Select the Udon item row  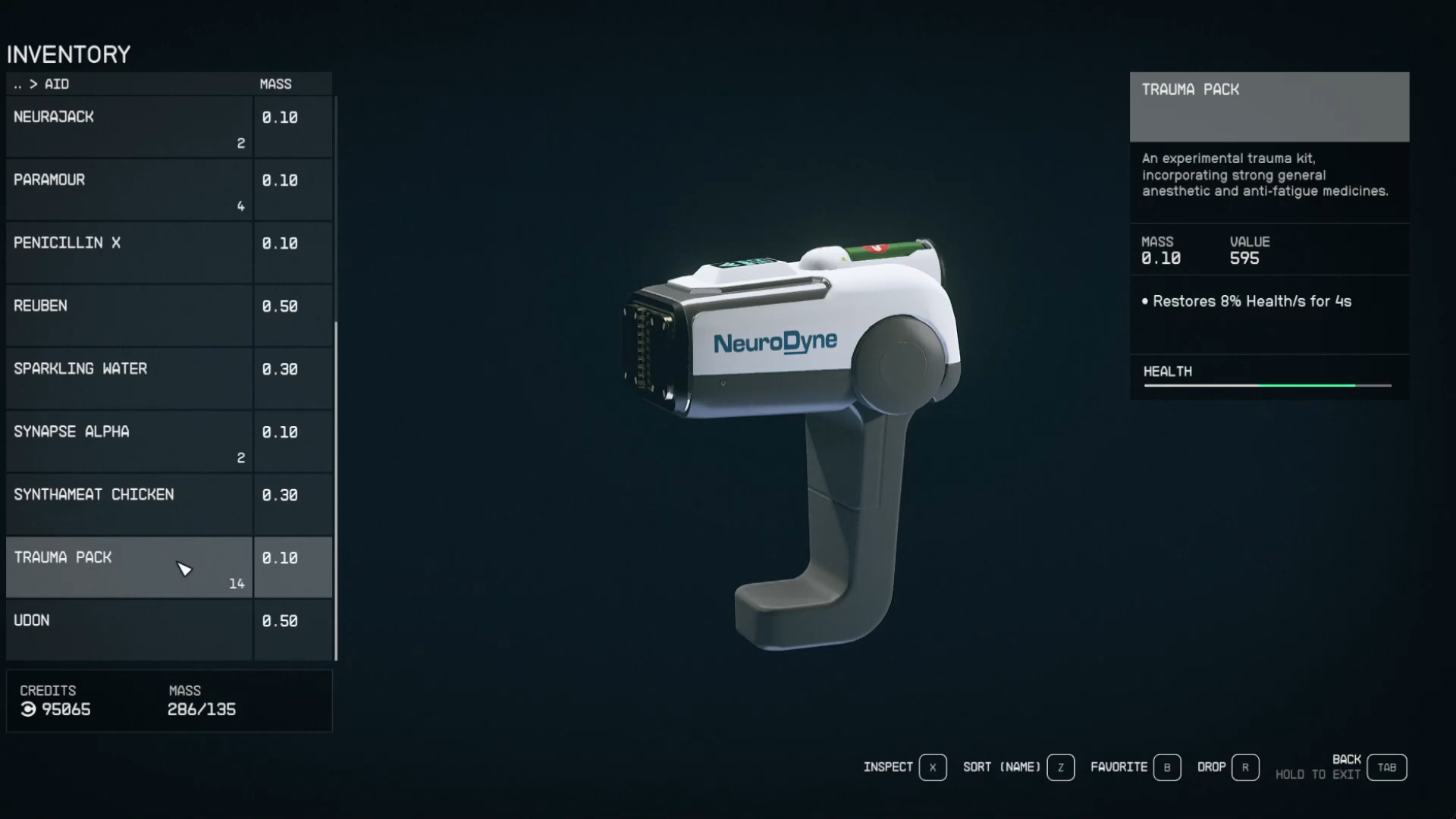[129, 629]
